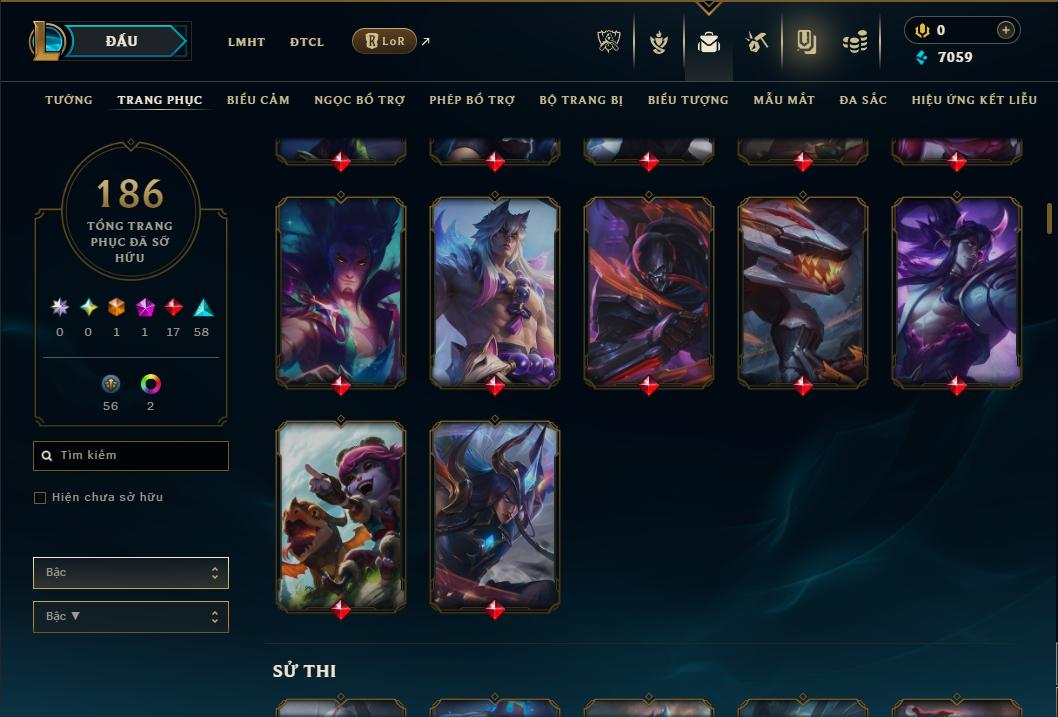Open the store coin-stack icon
1058x717 pixels.
point(855,42)
